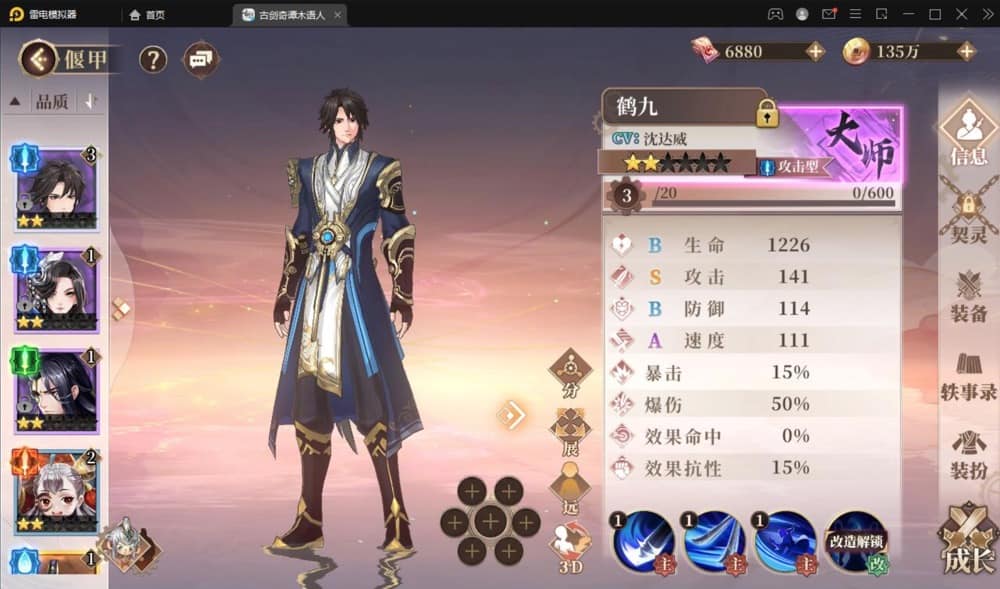Open the locked 契灵 tab
Viewport: 1000px width, 589px height.
coord(968,217)
